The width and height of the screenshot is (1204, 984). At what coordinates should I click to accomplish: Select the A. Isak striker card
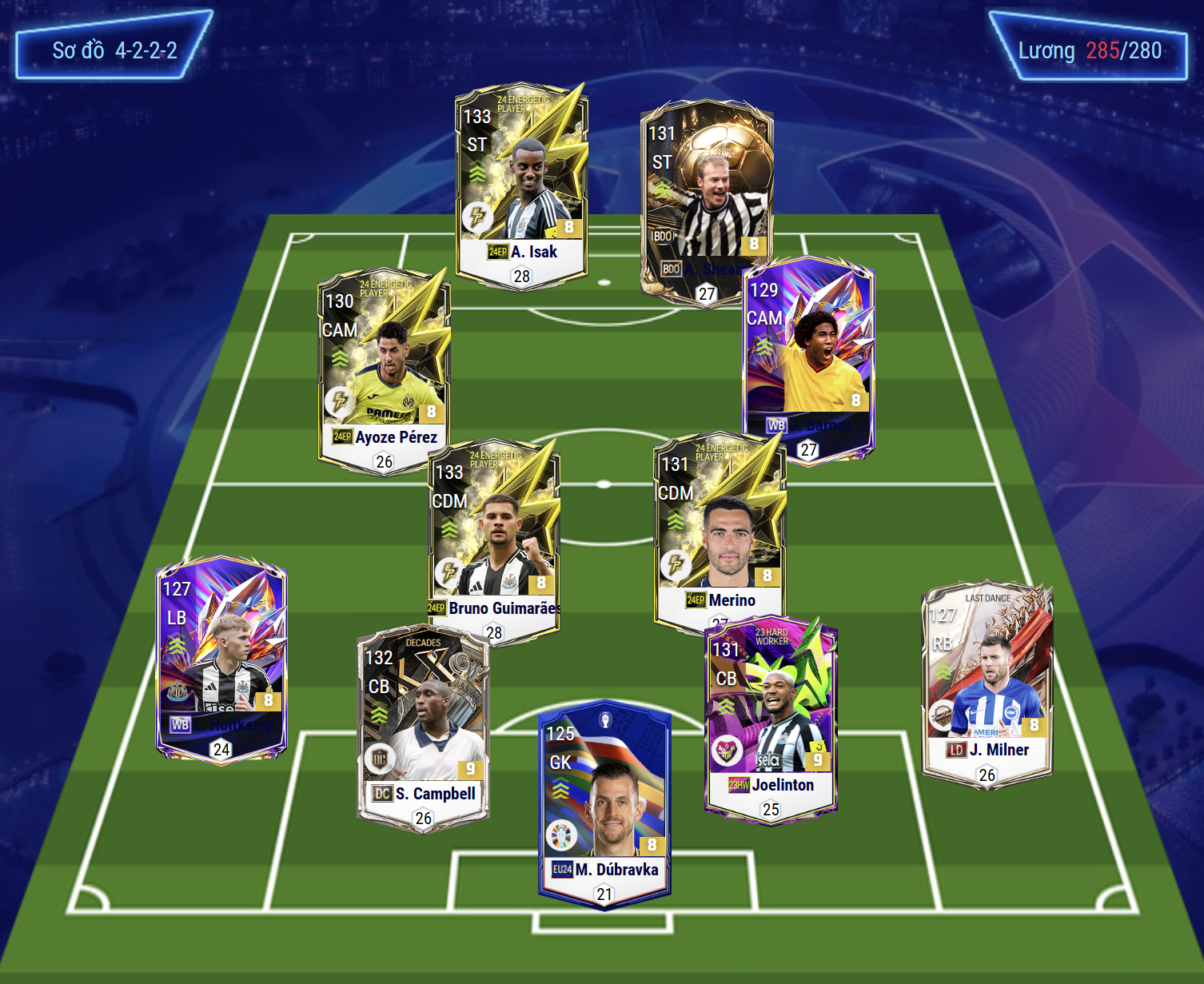pyautogui.click(x=521, y=185)
